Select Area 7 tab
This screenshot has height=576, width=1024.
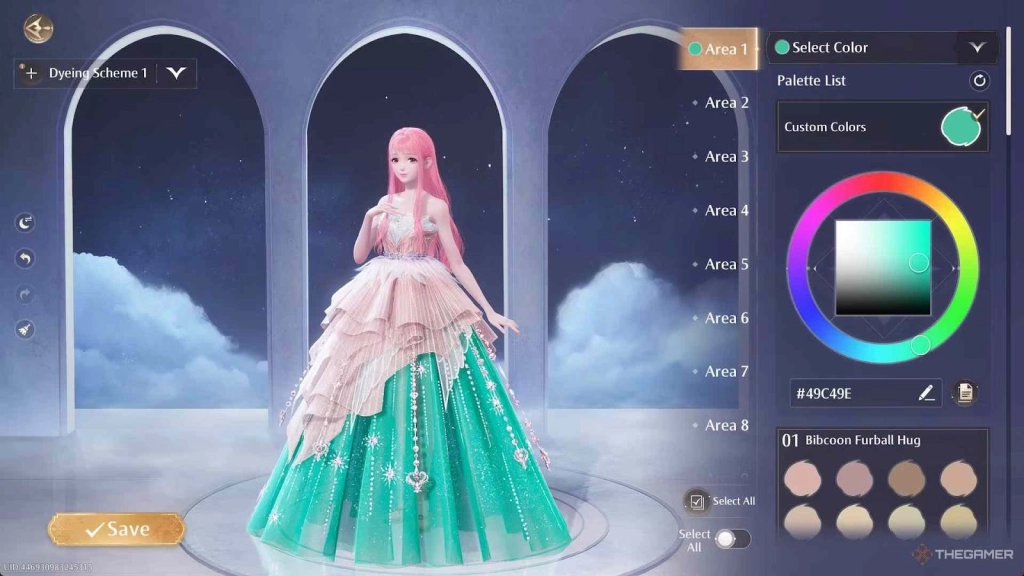[726, 372]
